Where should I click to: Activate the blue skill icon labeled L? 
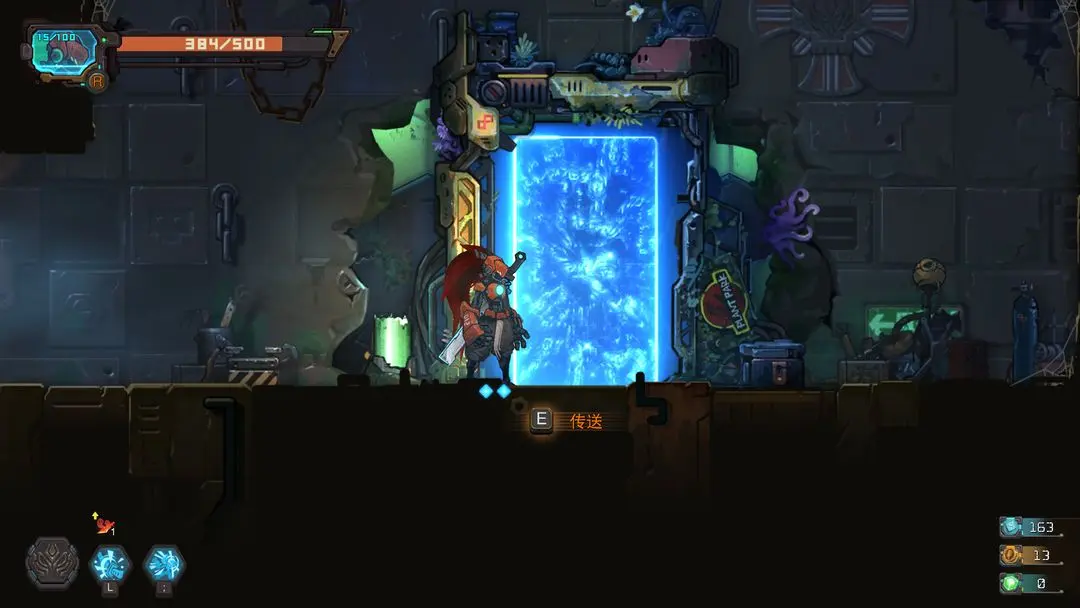tap(110, 565)
